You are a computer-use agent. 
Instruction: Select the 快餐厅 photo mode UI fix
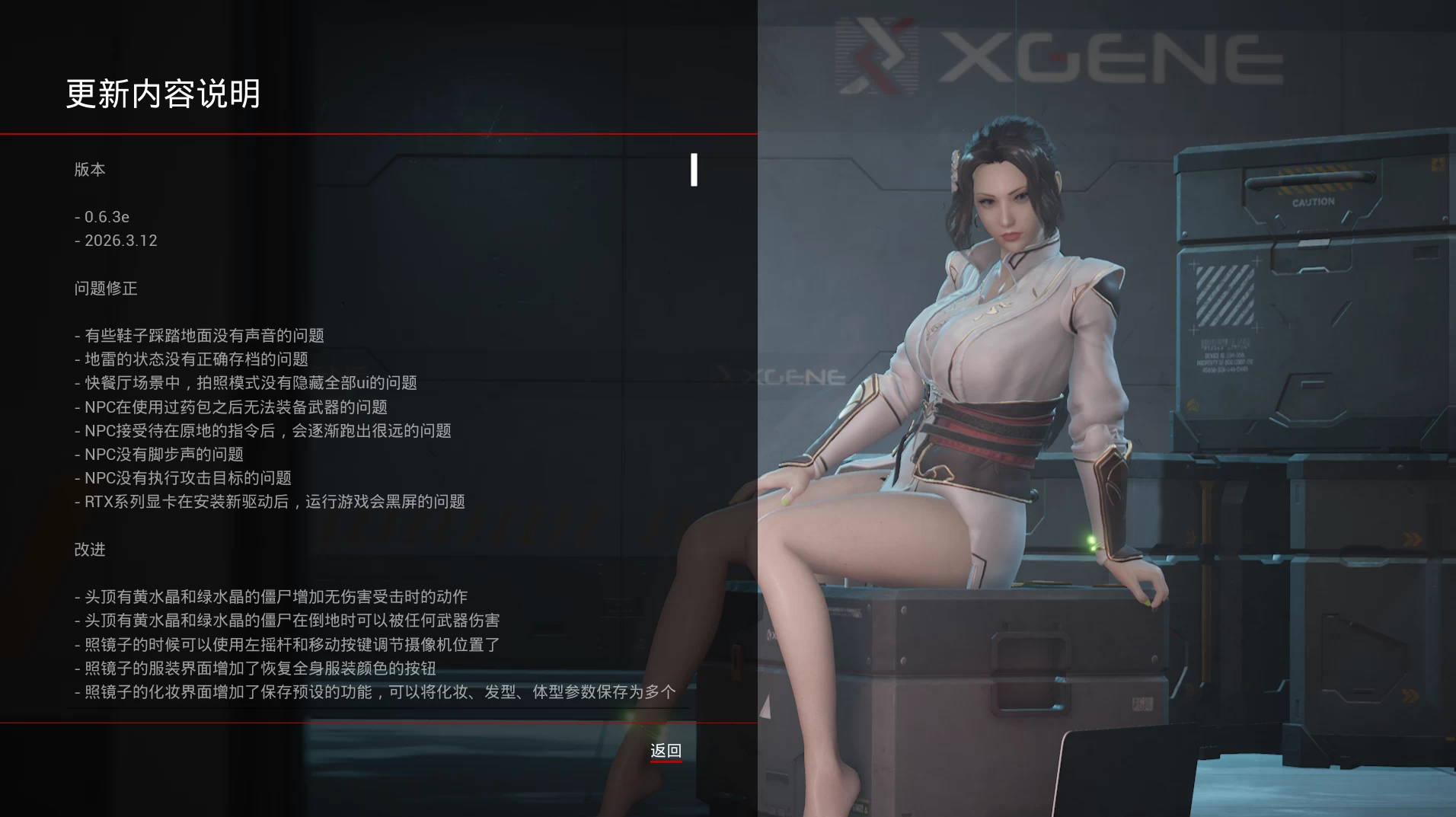pyautogui.click(x=245, y=383)
